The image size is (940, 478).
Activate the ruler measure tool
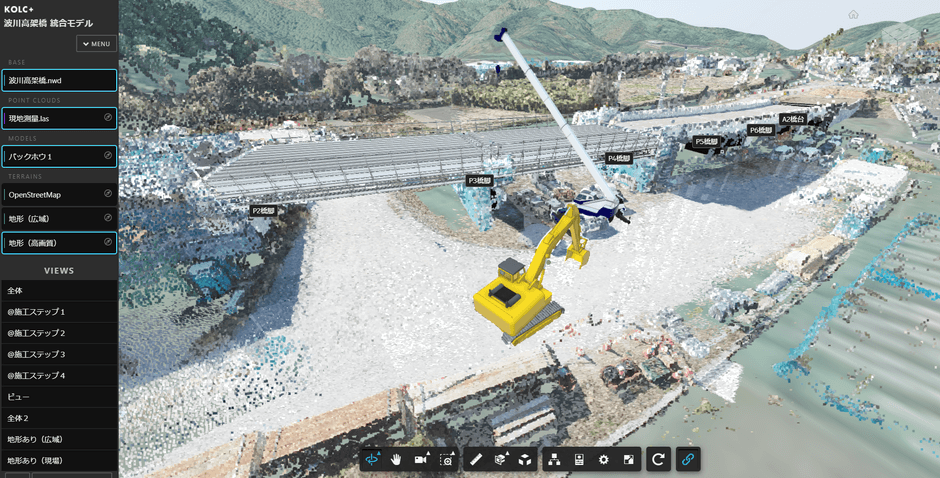coord(476,459)
